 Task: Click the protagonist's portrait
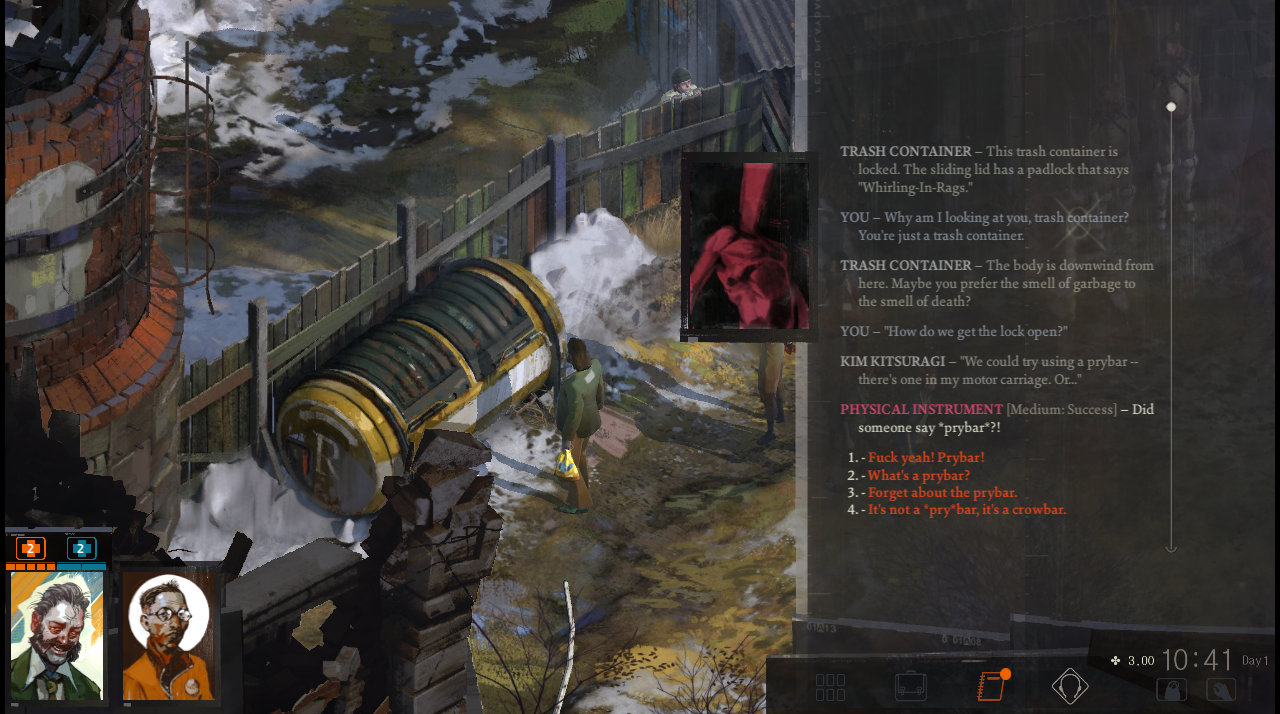click(57, 636)
